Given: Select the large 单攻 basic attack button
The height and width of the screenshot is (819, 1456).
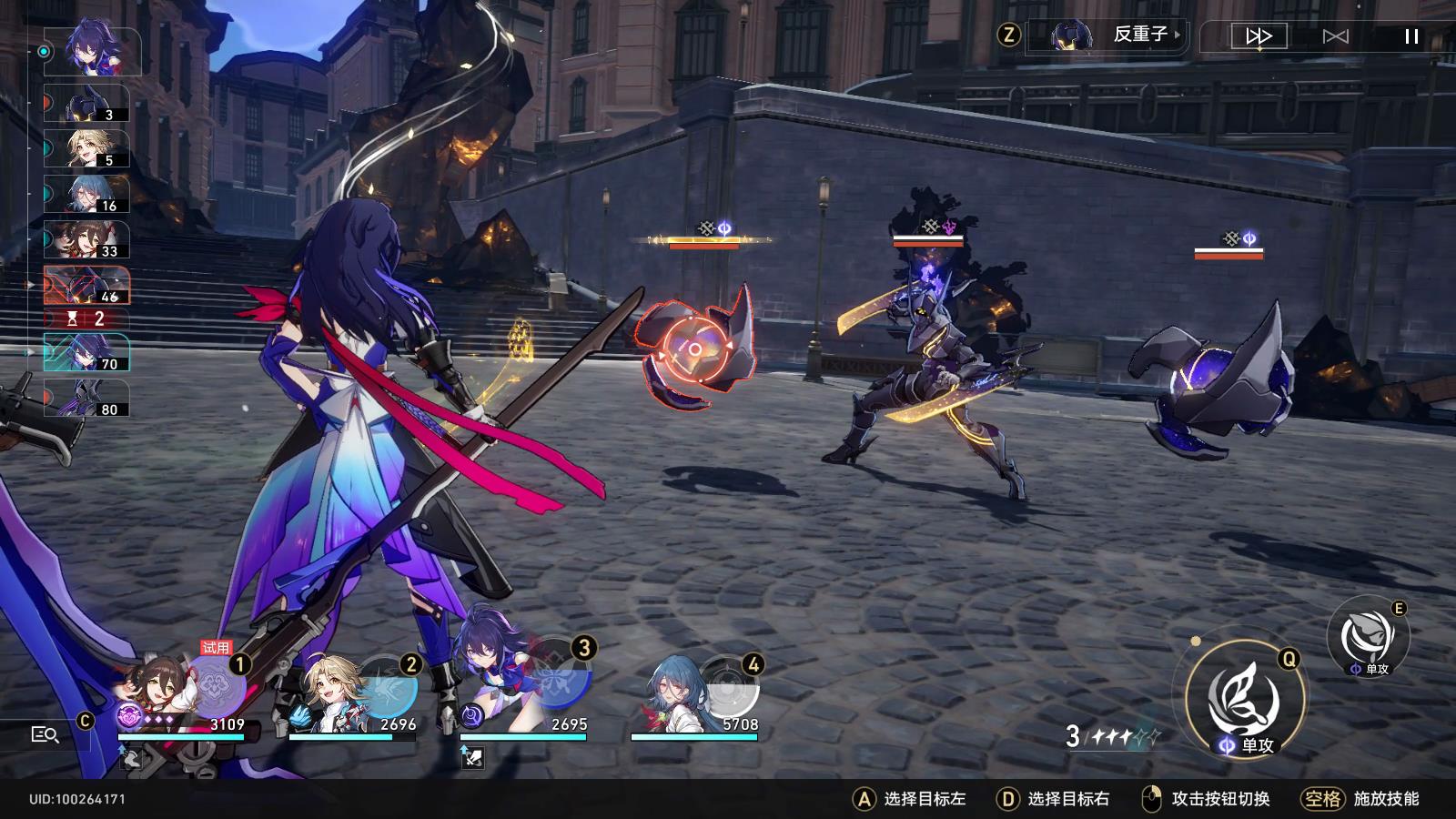Looking at the screenshot, I should click(x=1244, y=702).
